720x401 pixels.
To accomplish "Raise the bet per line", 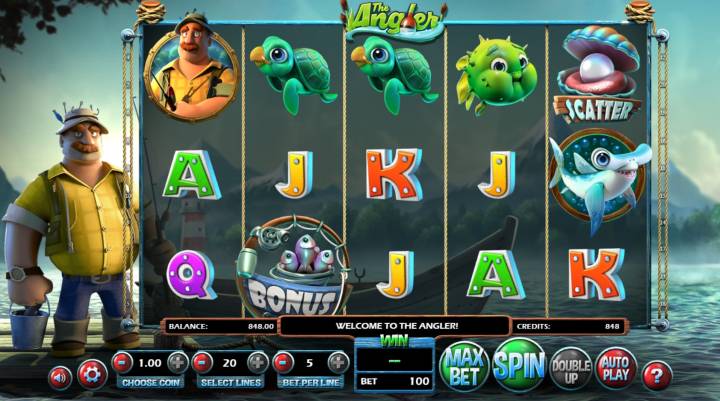I will click(x=338, y=362).
